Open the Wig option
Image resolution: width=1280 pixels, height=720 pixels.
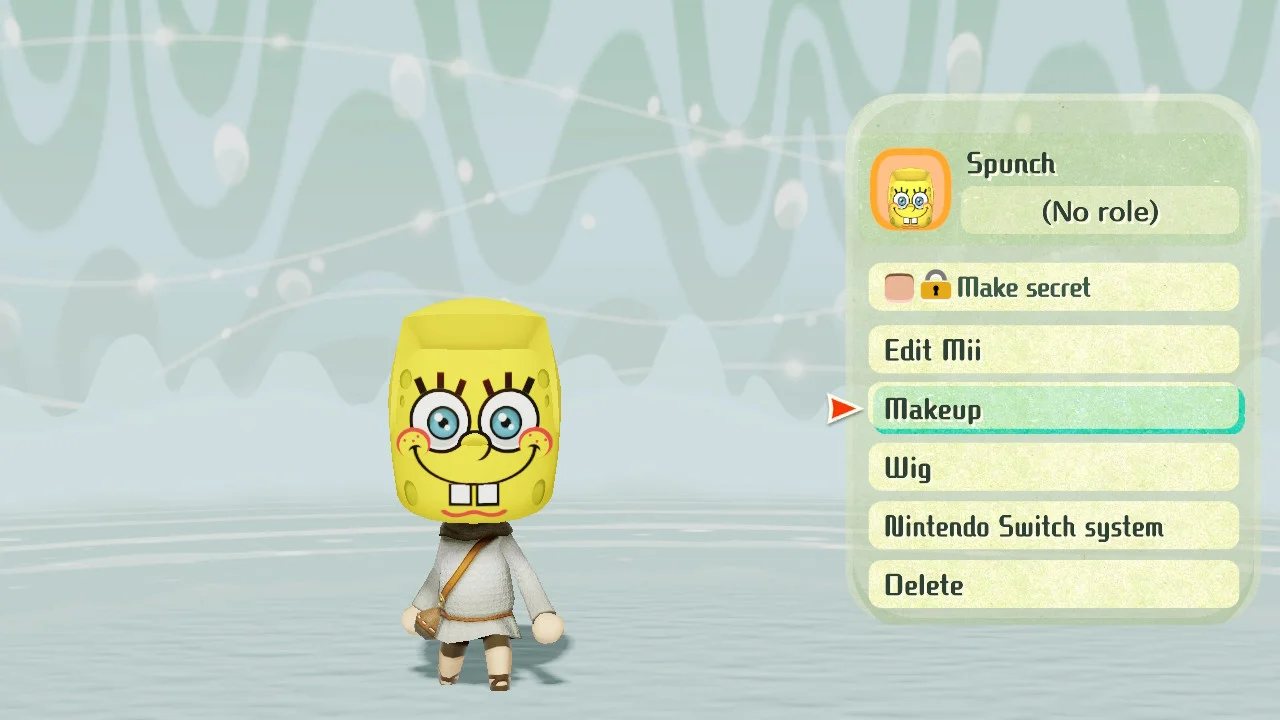click(x=1053, y=467)
